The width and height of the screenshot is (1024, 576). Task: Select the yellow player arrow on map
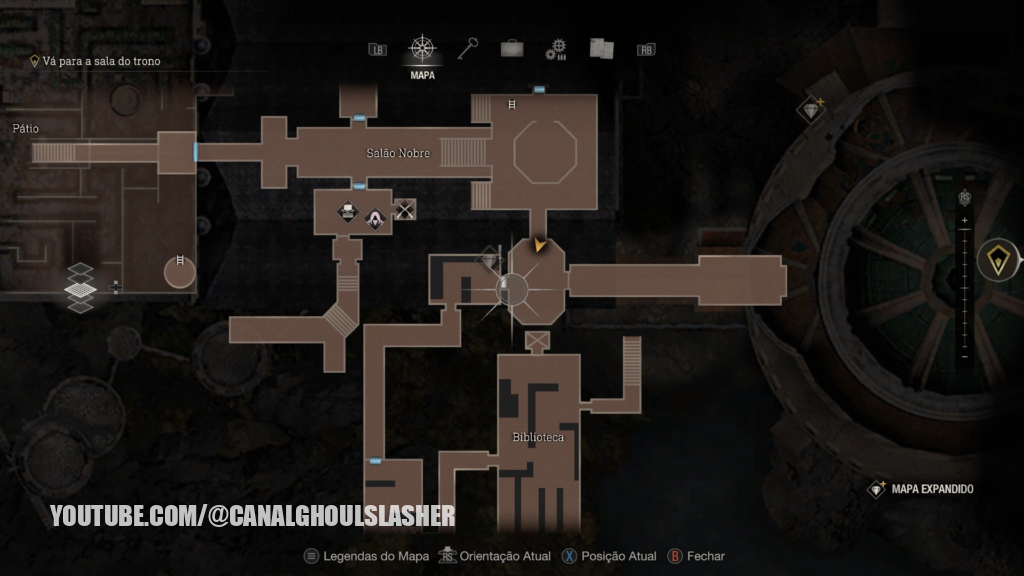click(x=541, y=244)
